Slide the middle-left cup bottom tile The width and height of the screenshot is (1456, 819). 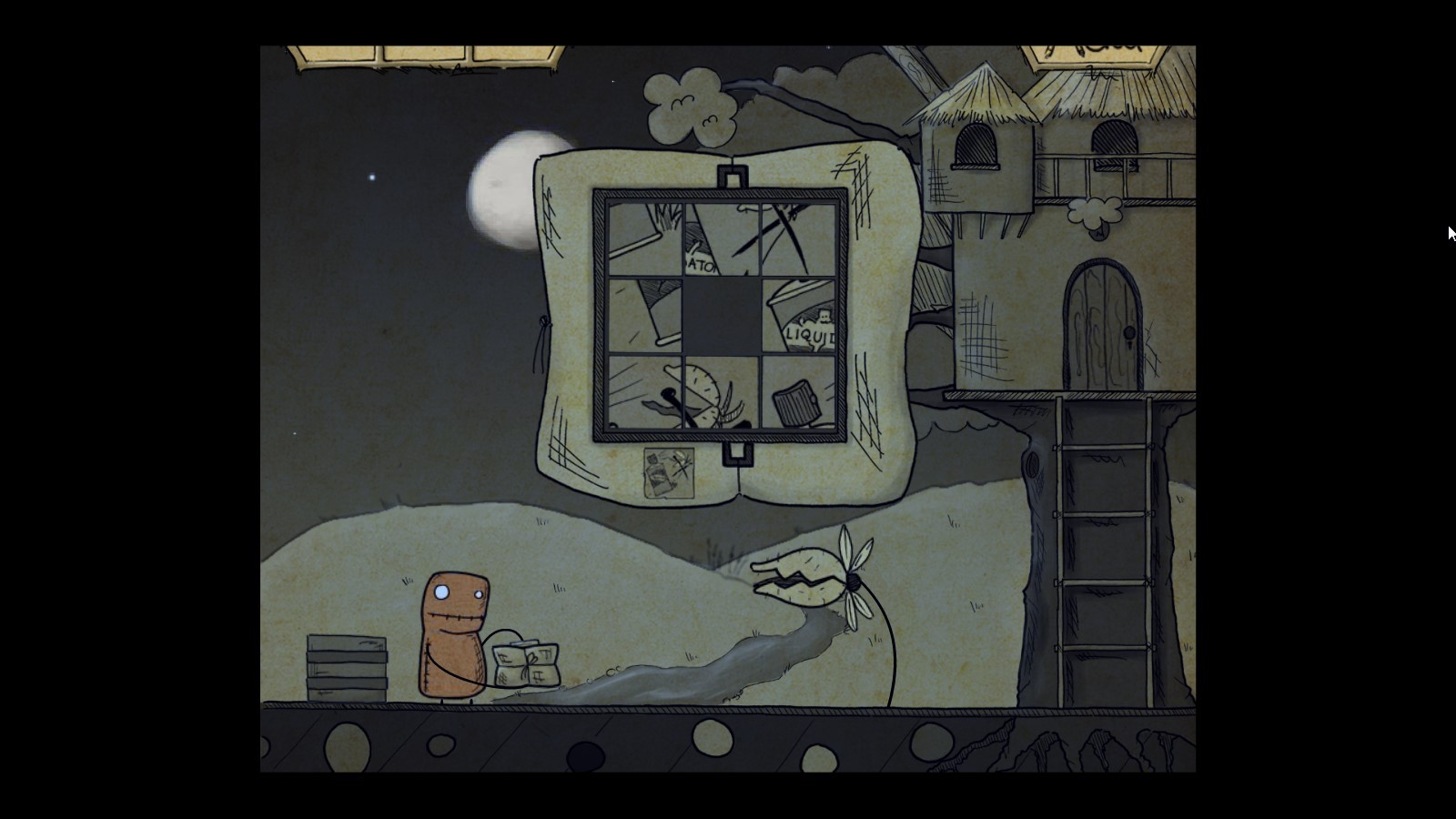644,316
